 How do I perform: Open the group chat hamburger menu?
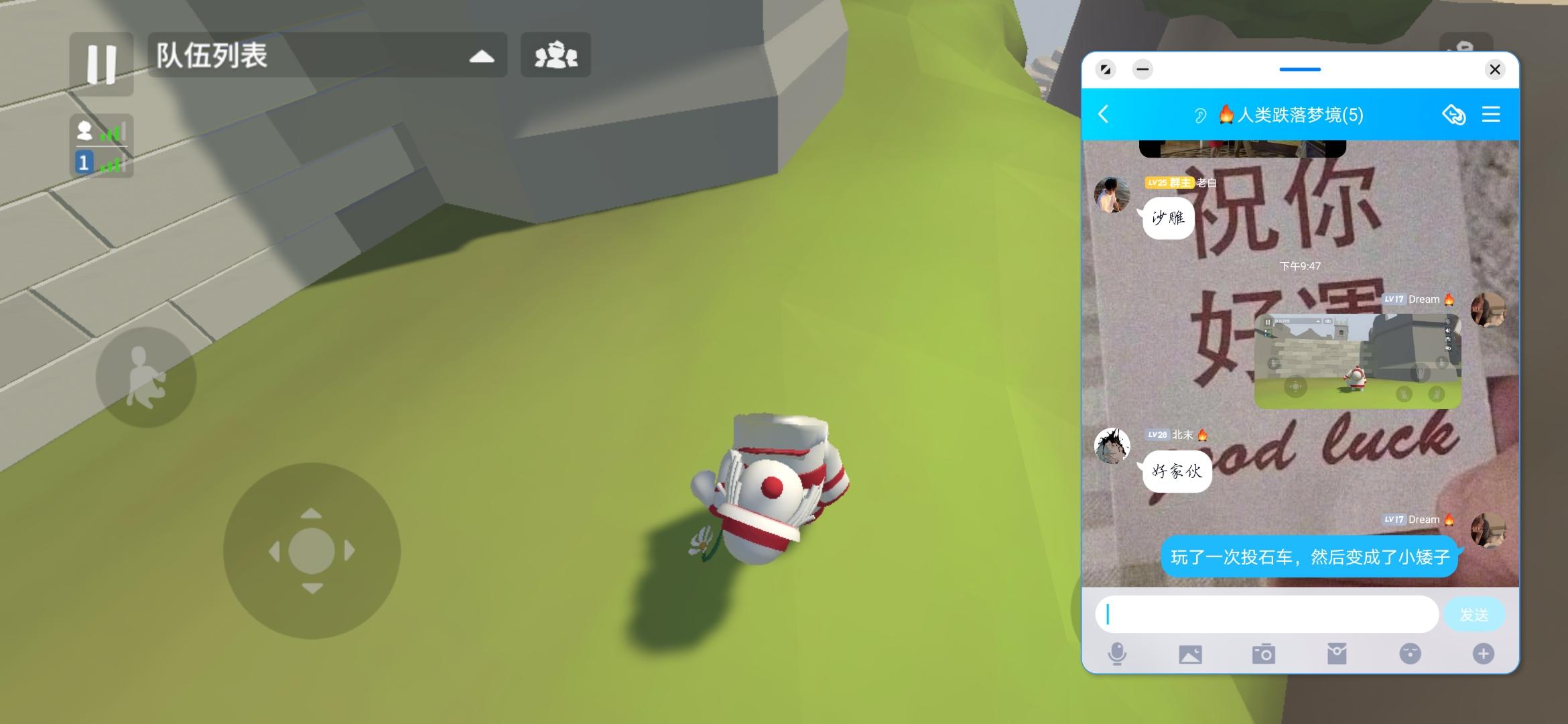1492,115
